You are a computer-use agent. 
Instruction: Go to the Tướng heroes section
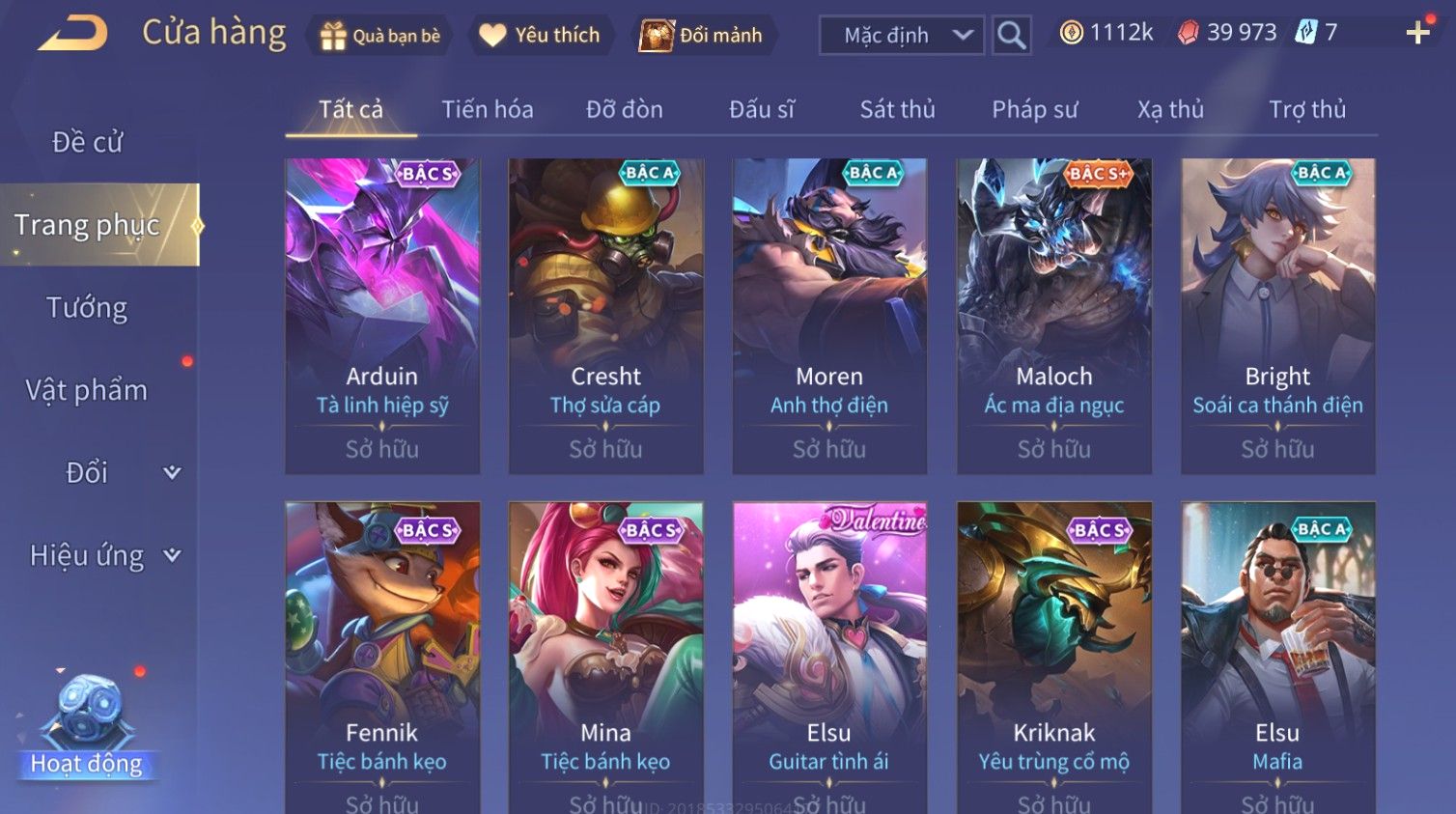[87, 308]
